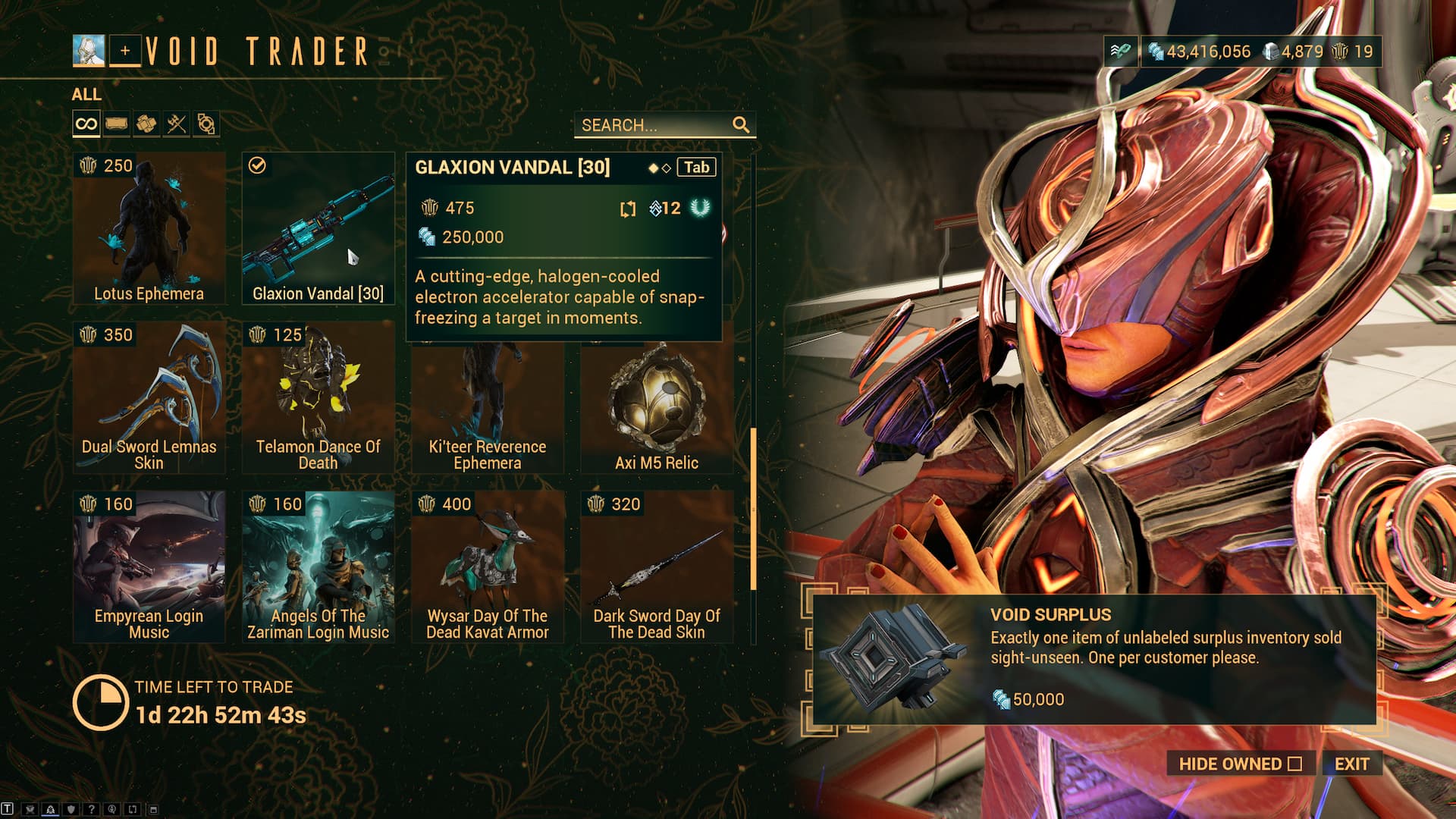This screenshot has width=1456, height=819.
Task: Toggle the Hide Owned checkbox
Action: (1294, 764)
